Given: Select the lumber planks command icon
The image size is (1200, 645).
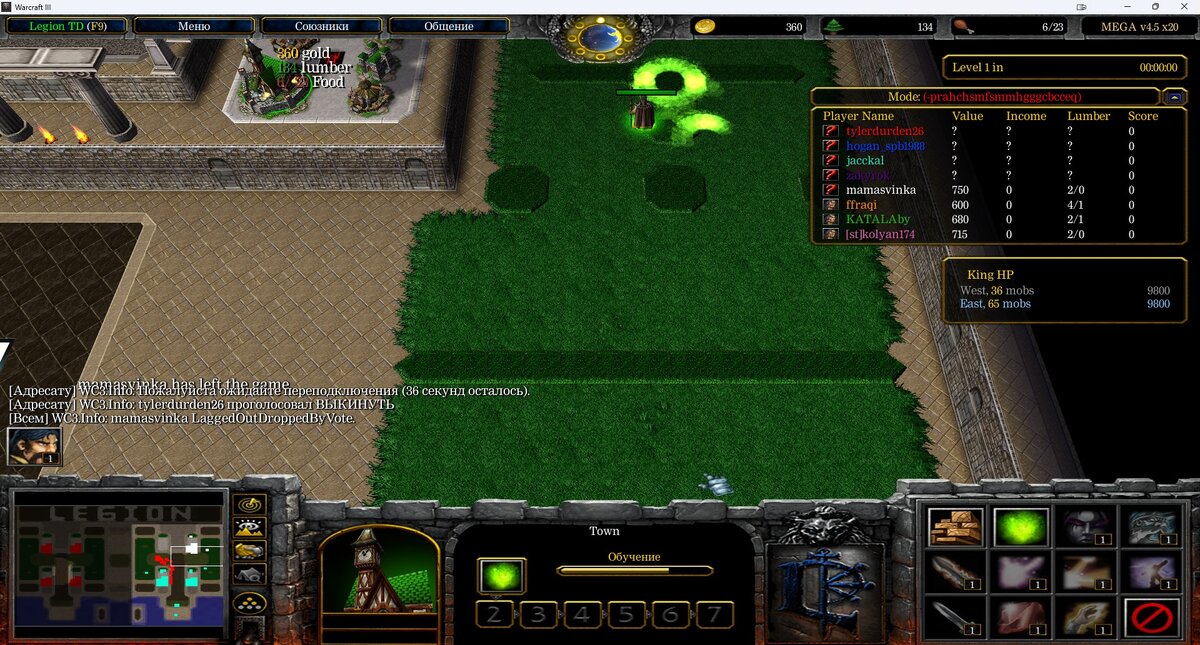Looking at the screenshot, I should pyautogui.click(x=955, y=527).
